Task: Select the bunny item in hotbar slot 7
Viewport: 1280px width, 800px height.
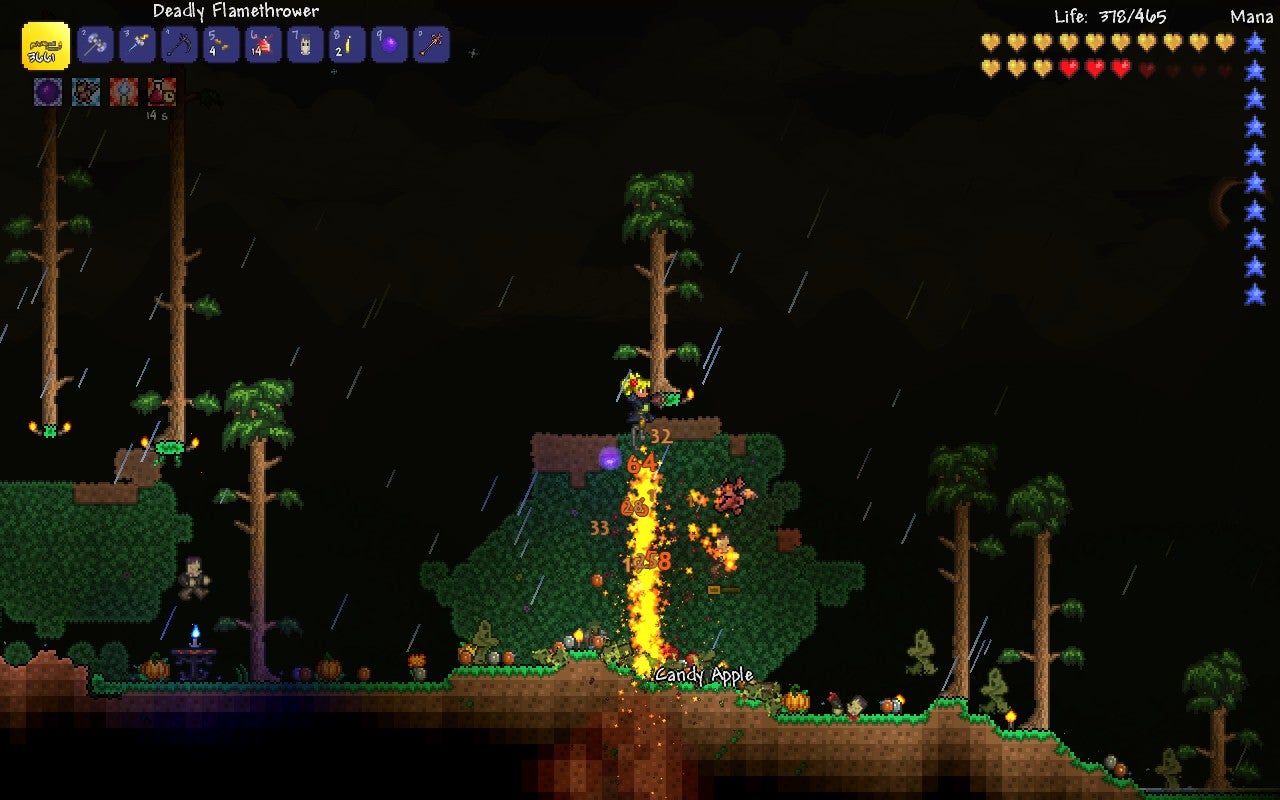Action: (x=305, y=45)
